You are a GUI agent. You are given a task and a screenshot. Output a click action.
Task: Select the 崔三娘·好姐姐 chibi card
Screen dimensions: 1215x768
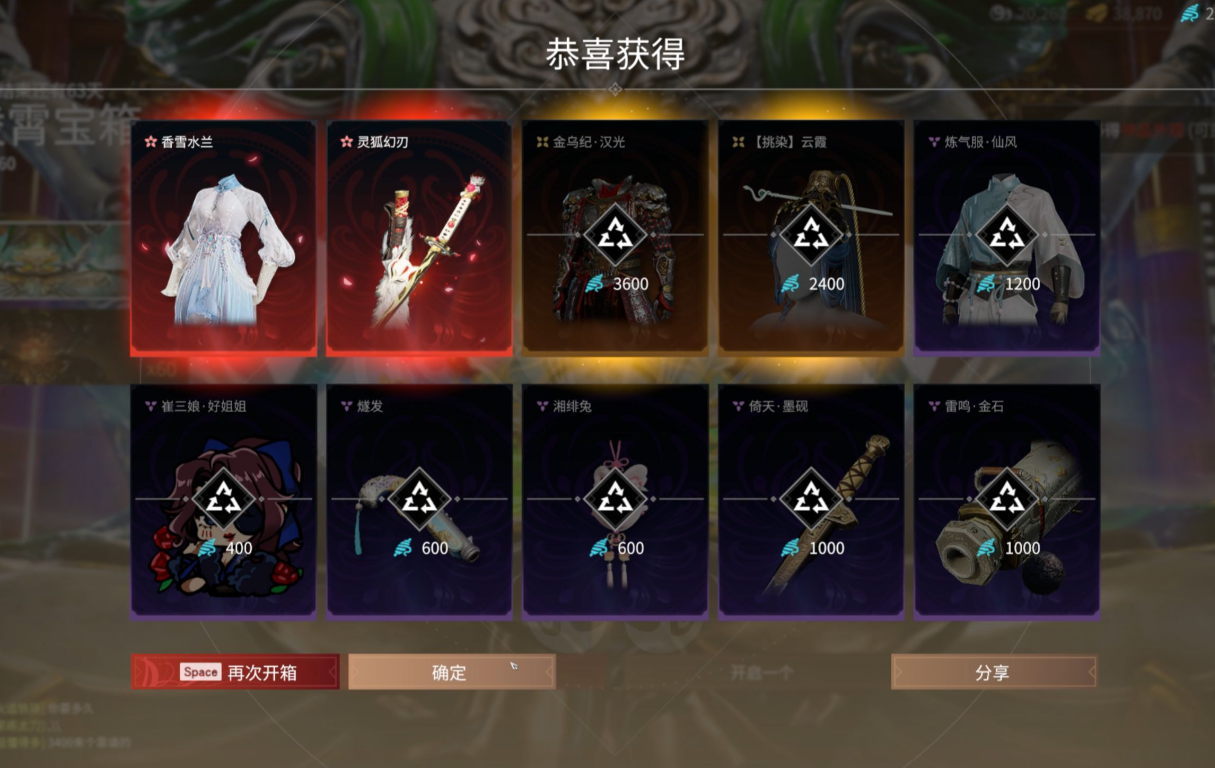(223, 502)
